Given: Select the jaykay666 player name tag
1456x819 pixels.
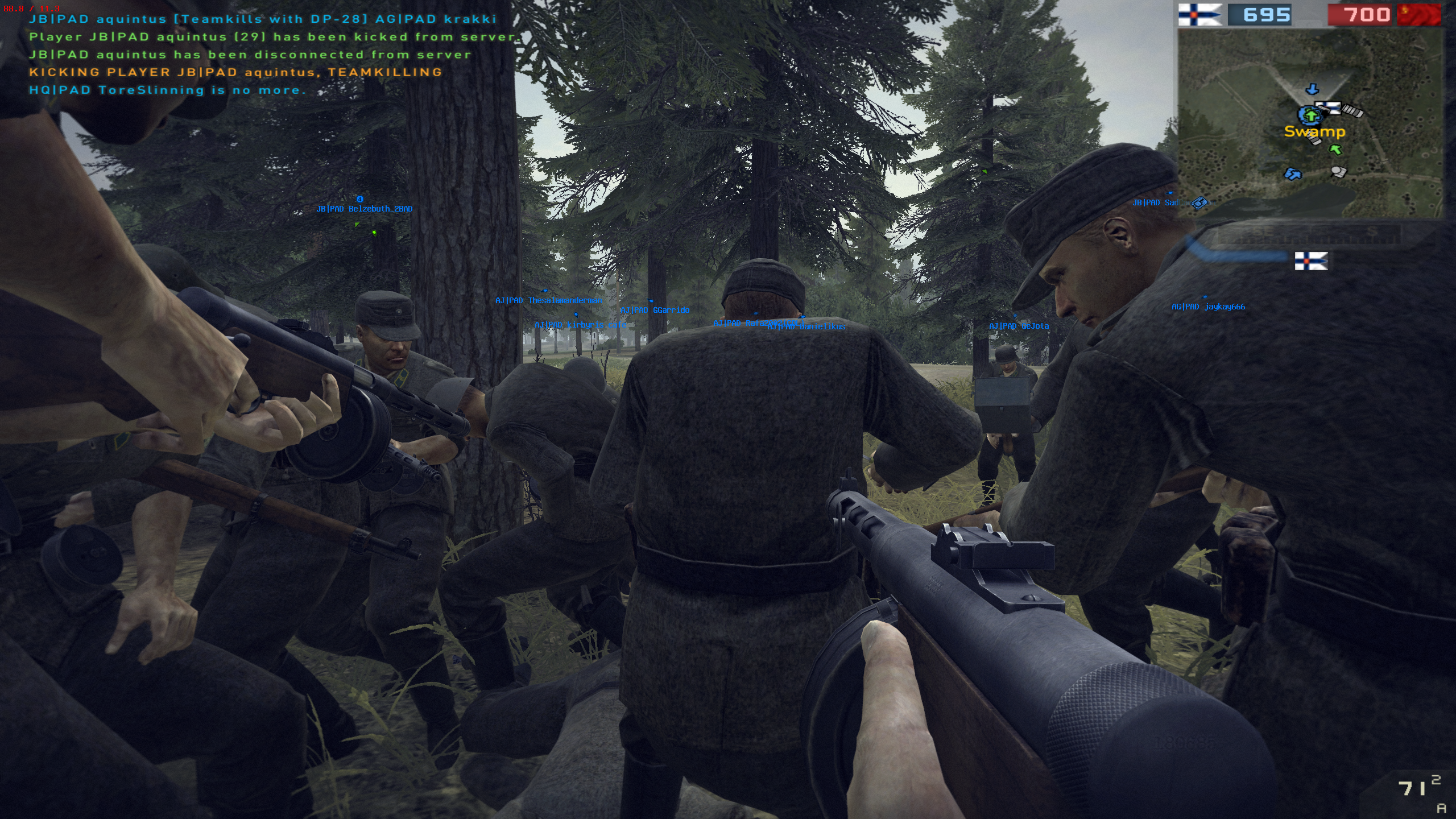Looking at the screenshot, I should click(x=1208, y=307).
